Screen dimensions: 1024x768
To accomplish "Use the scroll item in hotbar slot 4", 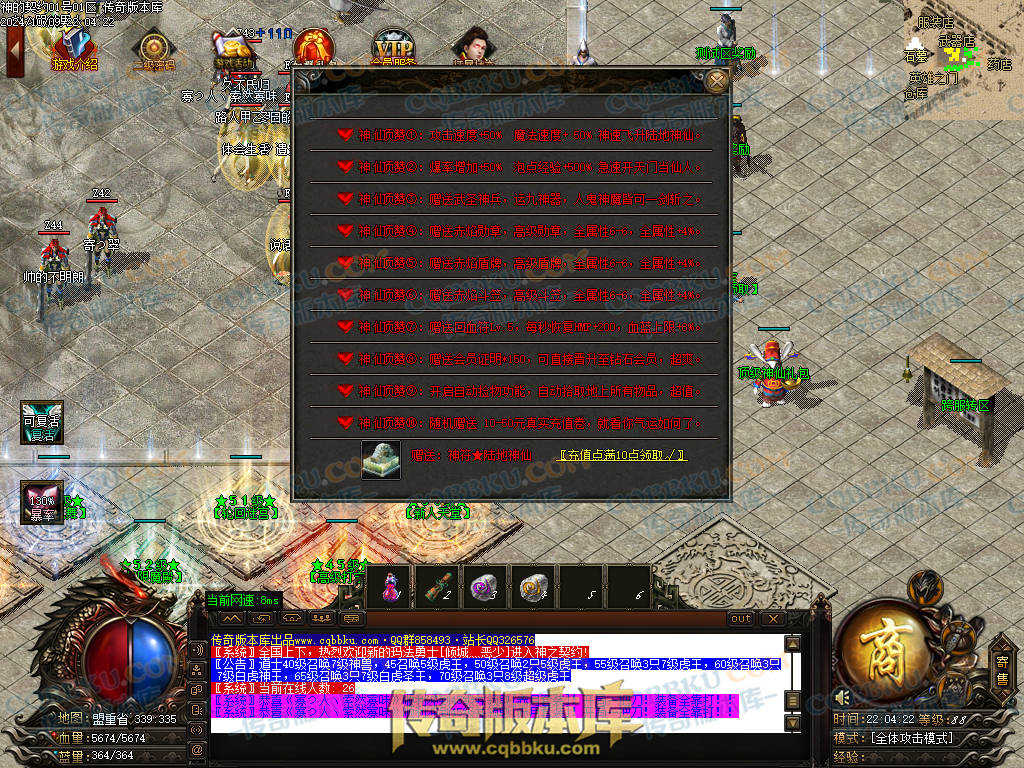I will coord(532,587).
